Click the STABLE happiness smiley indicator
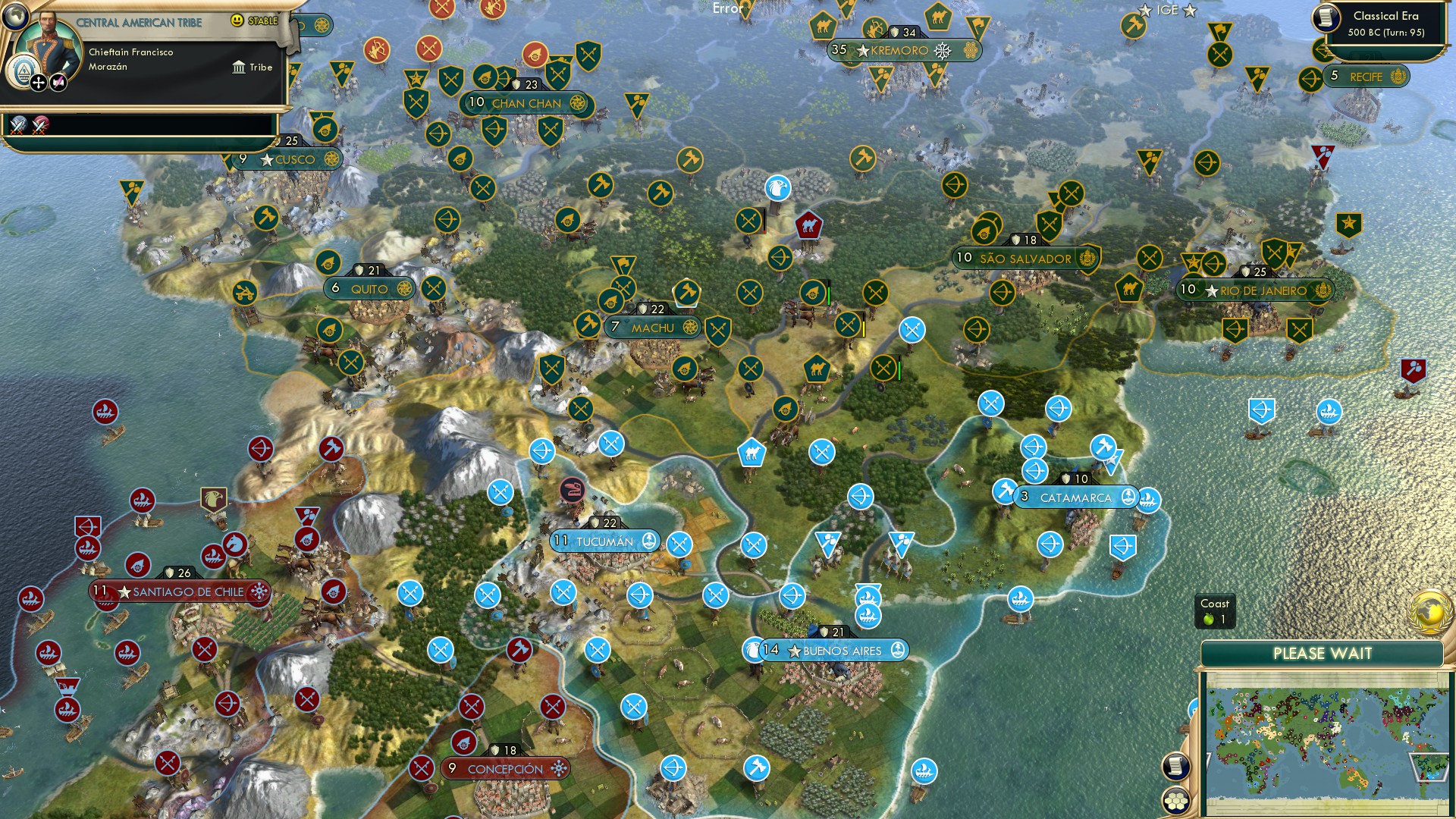 pyautogui.click(x=238, y=22)
